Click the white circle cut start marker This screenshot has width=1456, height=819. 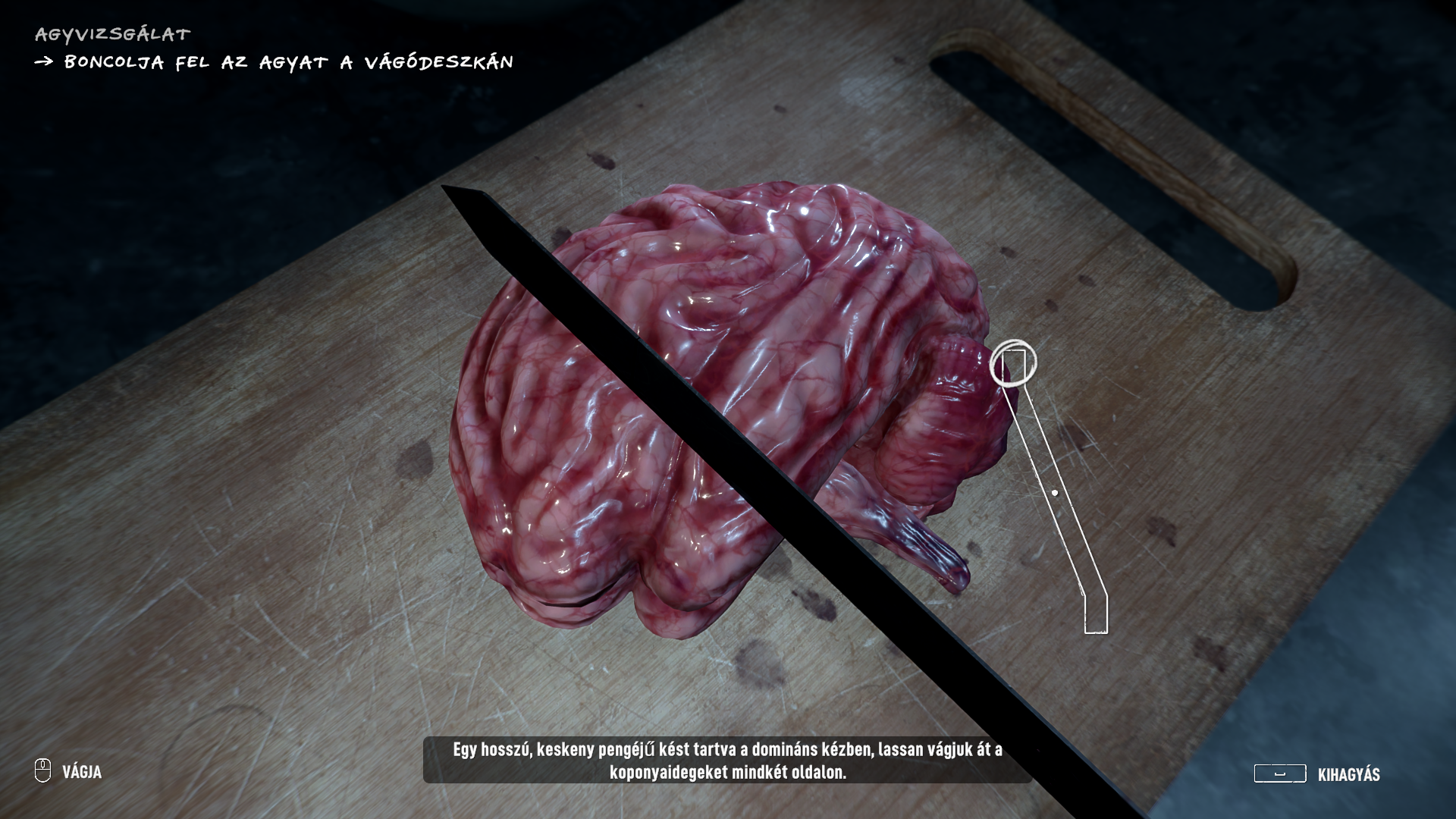(x=1012, y=363)
